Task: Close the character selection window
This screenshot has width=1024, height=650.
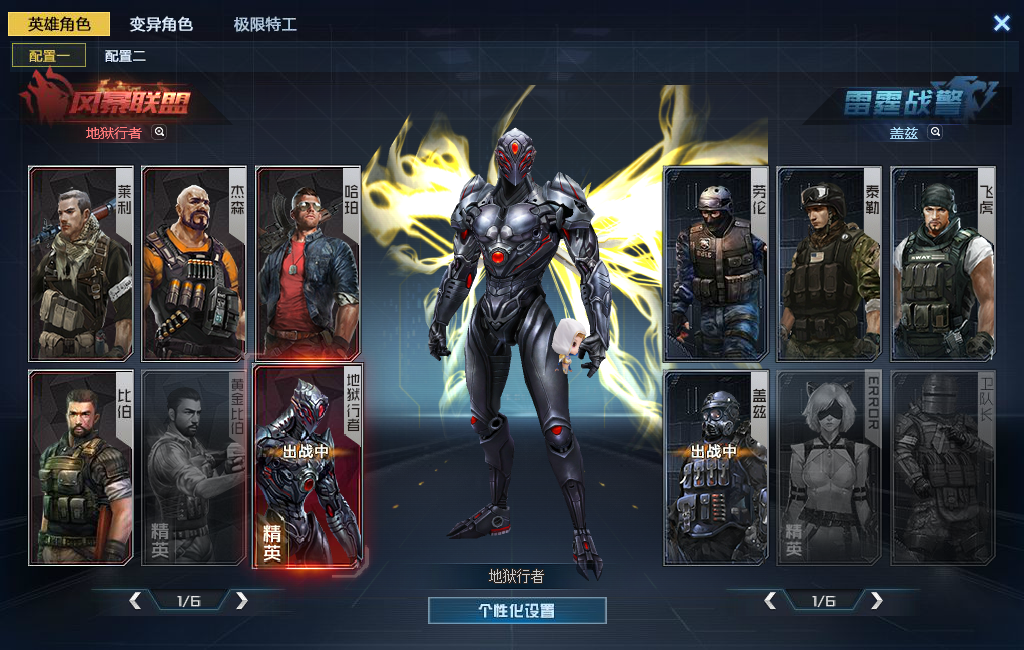Action: tap(1001, 23)
